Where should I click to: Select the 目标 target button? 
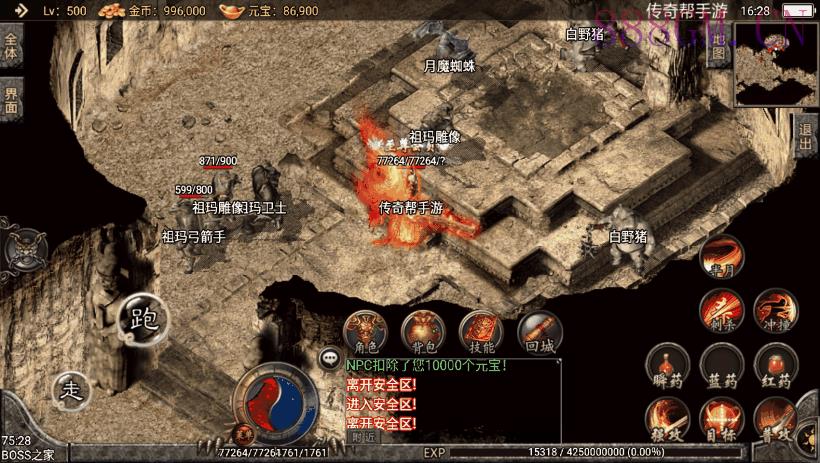[x=720, y=418]
